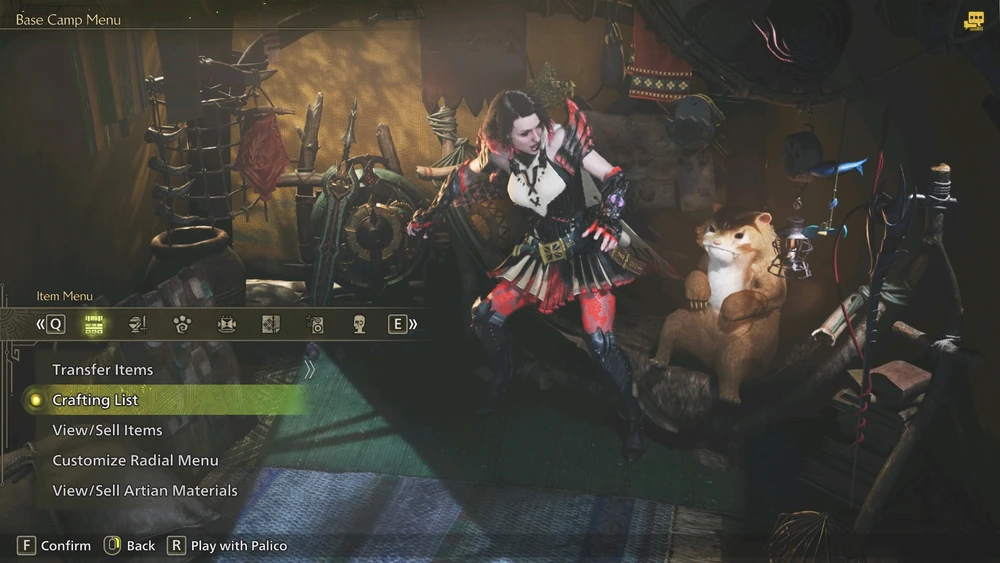Select the head bust appearance tab

click(x=359, y=324)
